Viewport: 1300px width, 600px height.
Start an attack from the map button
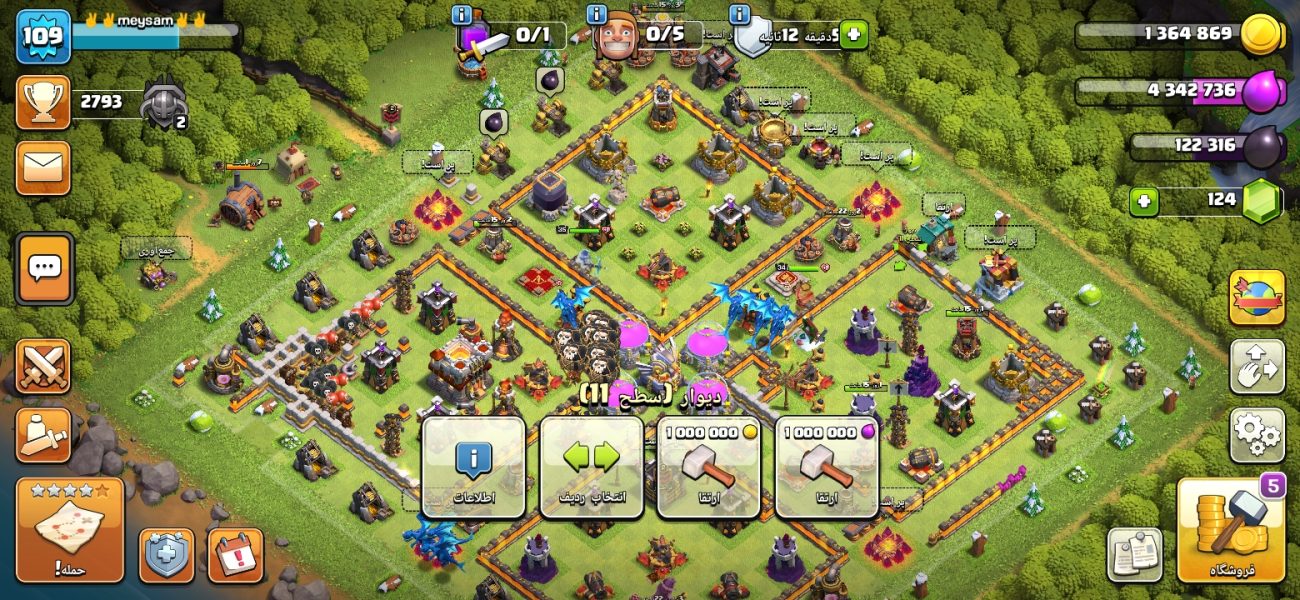click(x=70, y=530)
